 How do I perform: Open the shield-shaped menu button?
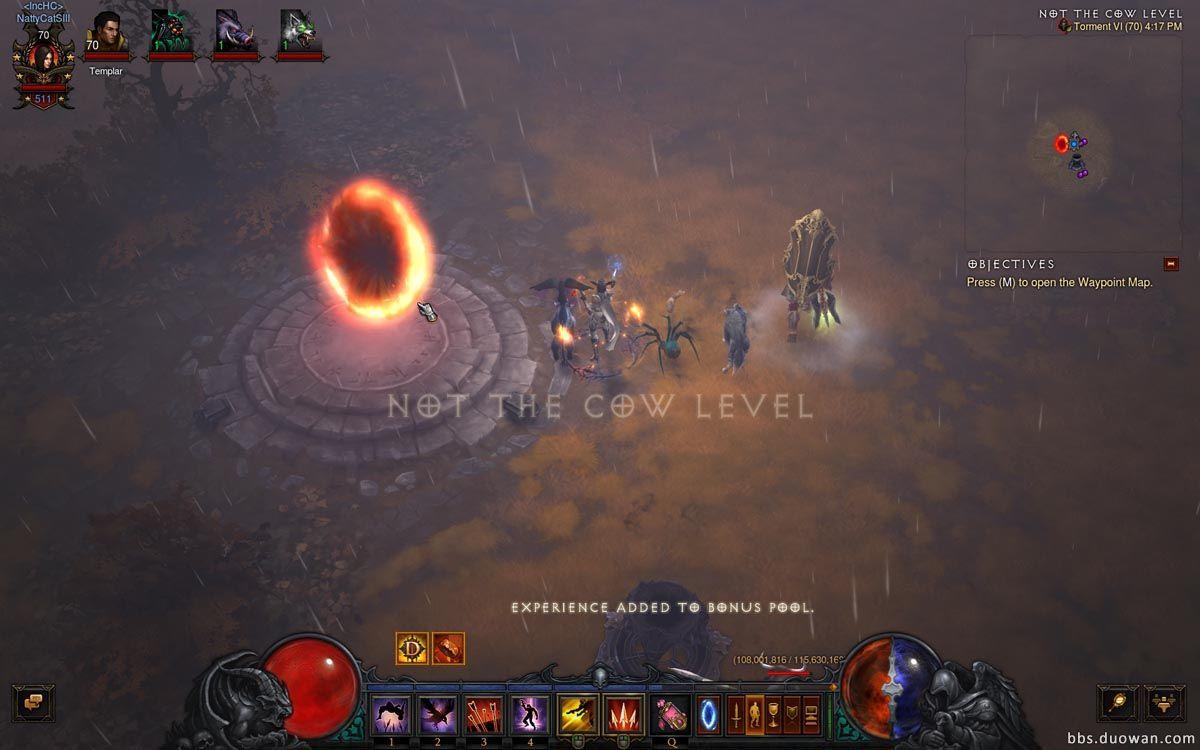pos(792,714)
